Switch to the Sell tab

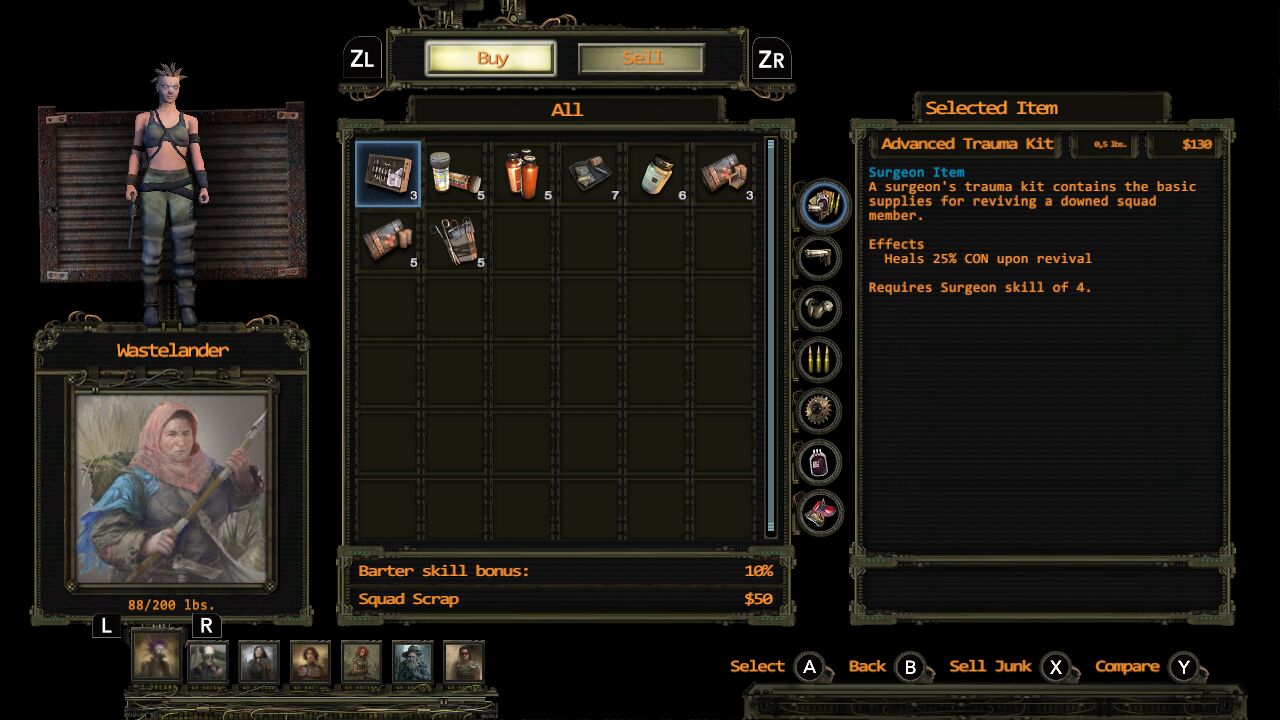[x=641, y=59]
